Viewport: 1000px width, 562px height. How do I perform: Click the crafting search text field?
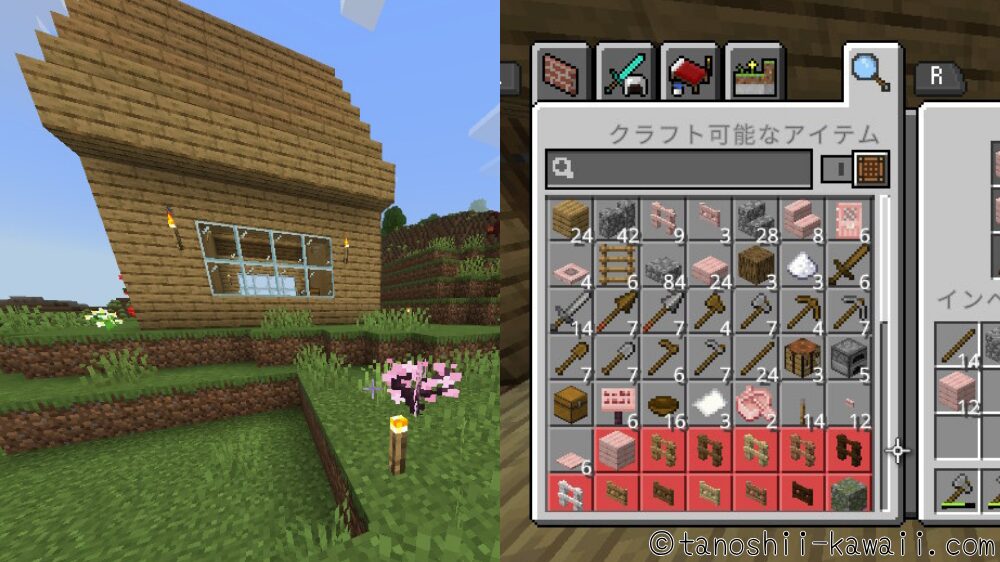[678, 169]
